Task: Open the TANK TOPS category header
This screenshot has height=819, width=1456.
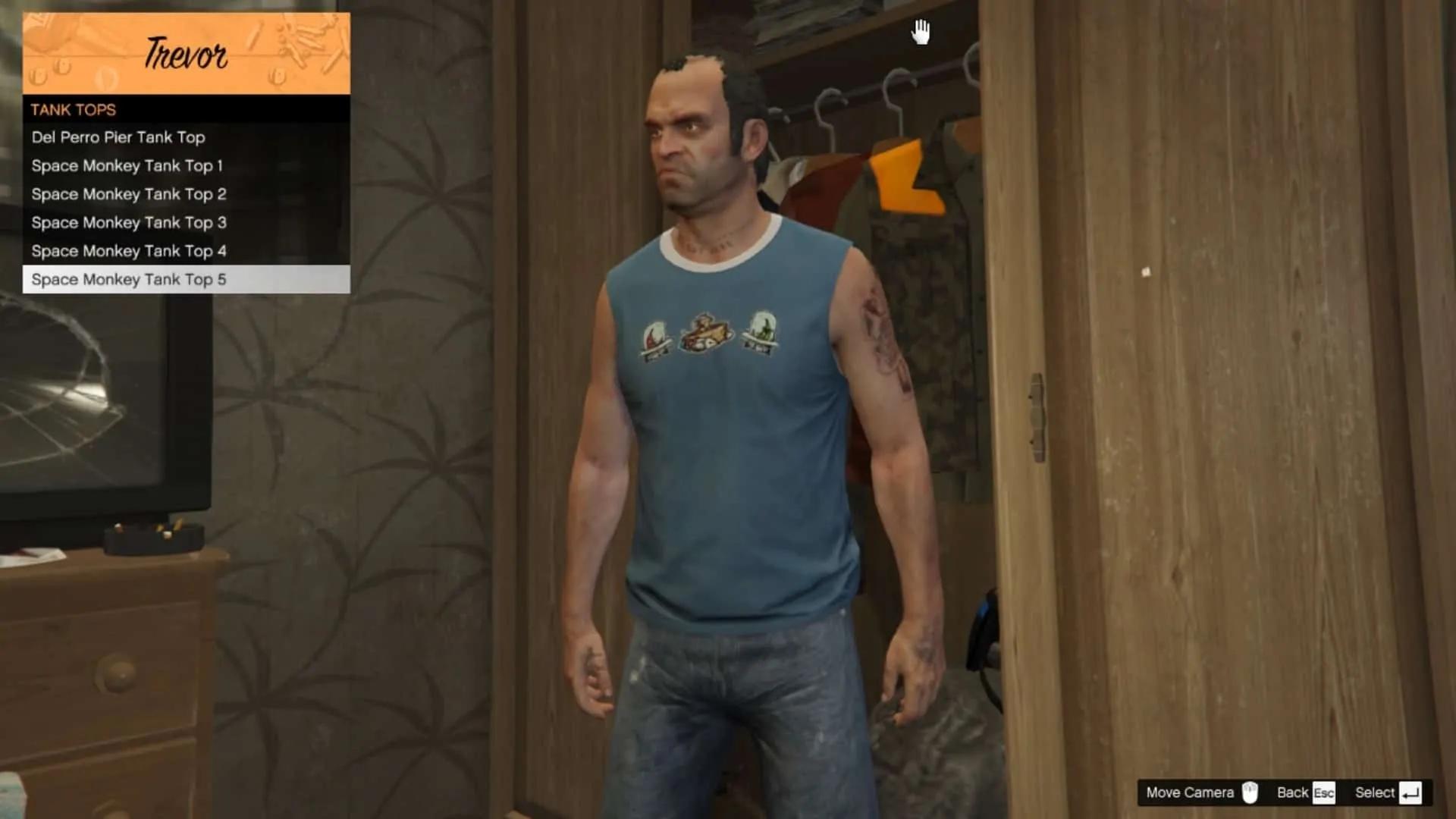Action: [x=72, y=109]
